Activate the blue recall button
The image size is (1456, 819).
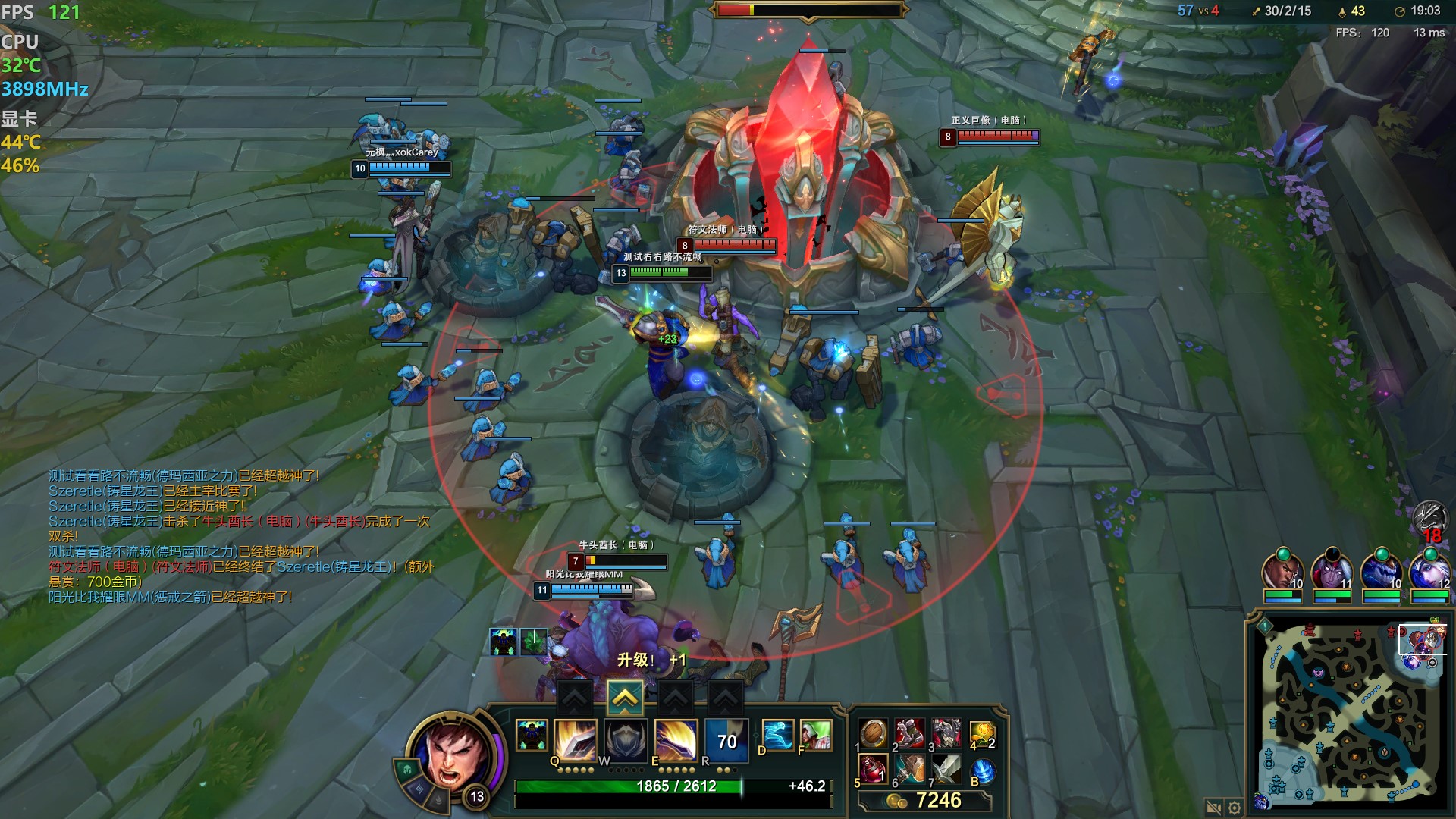coord(982,770)
